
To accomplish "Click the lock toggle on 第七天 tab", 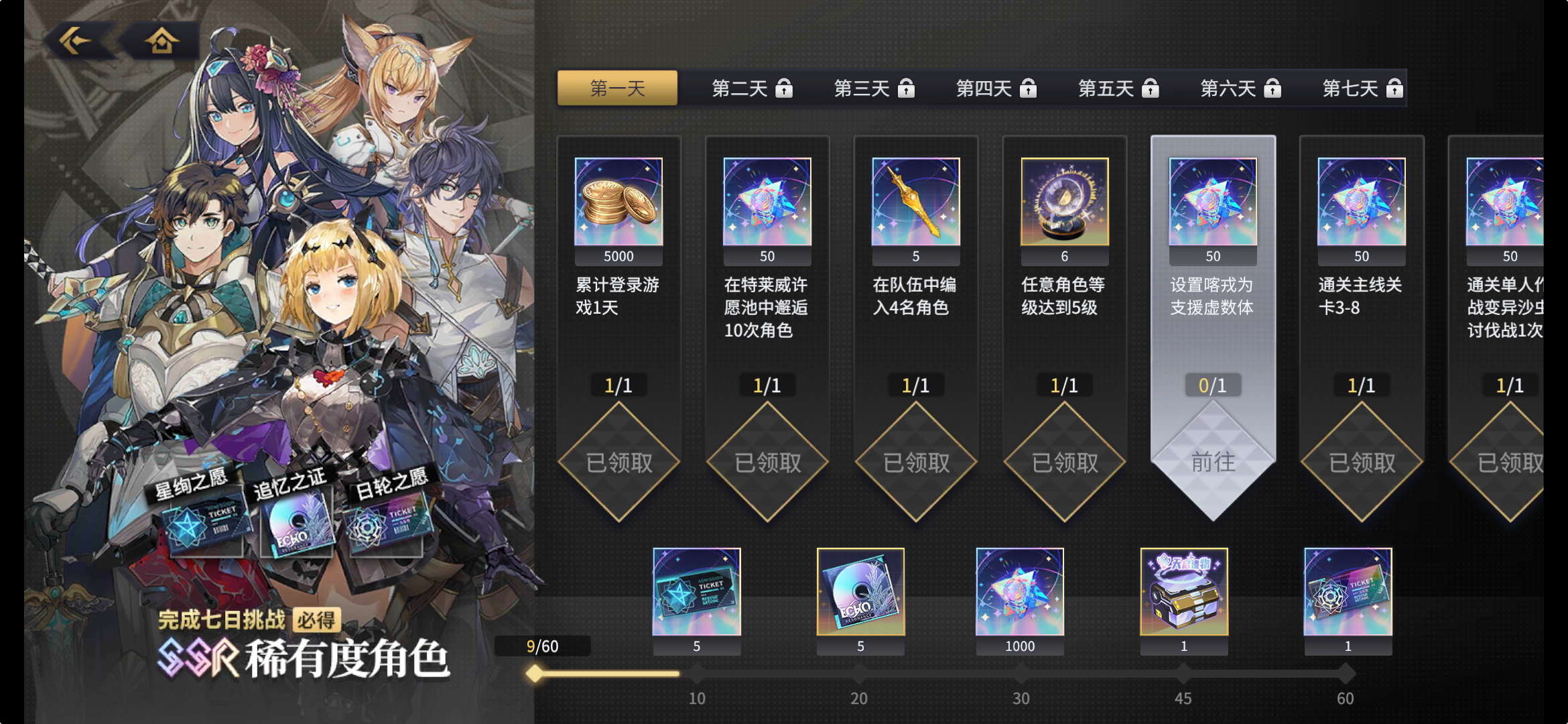I will point(1396,88).
